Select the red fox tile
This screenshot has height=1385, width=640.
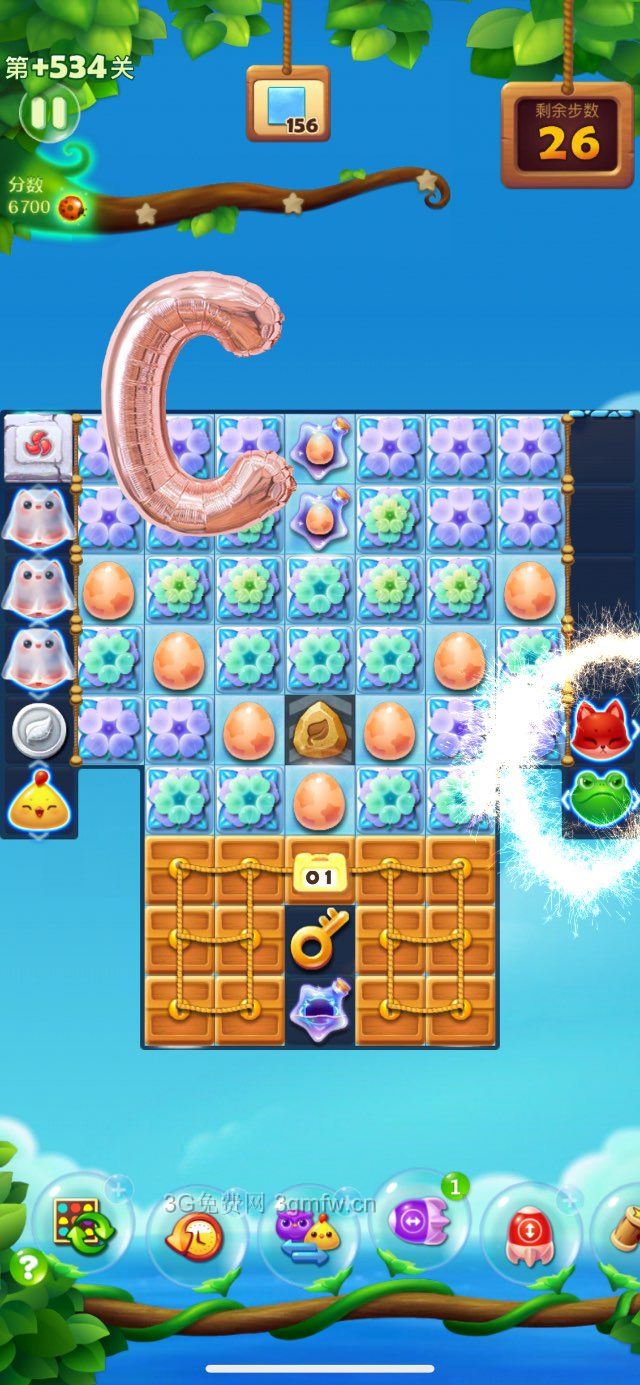click(600, 729)
